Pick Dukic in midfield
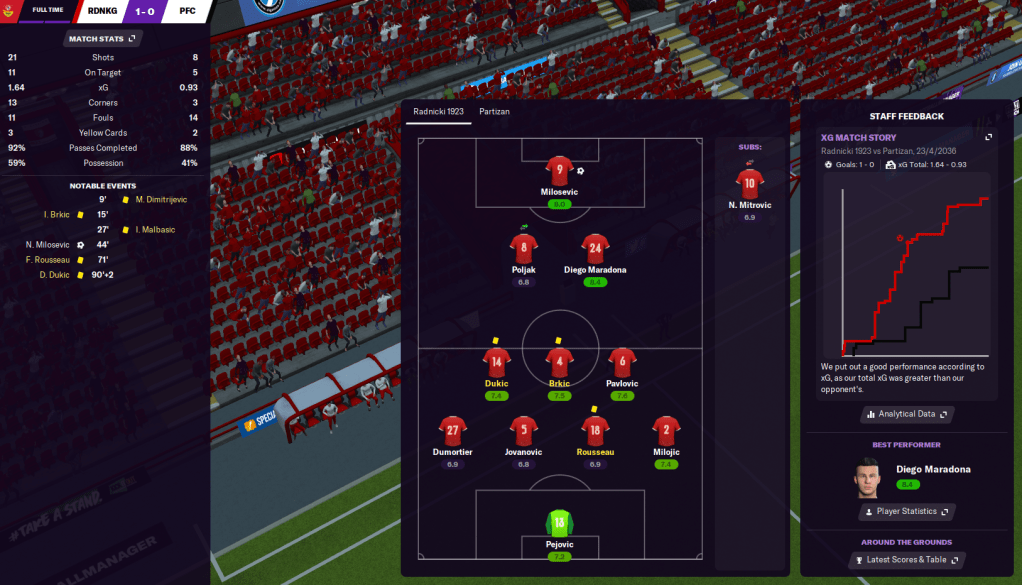Screen dimensions: 1022x585 pos(496,363)
